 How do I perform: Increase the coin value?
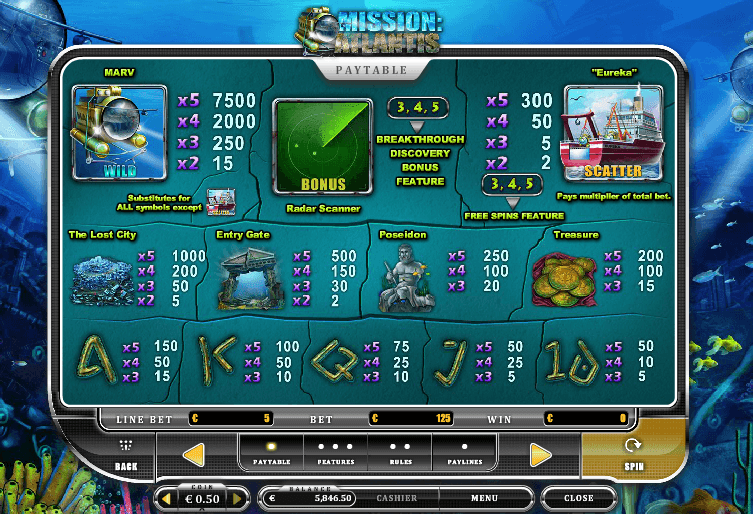coord(237,498)
